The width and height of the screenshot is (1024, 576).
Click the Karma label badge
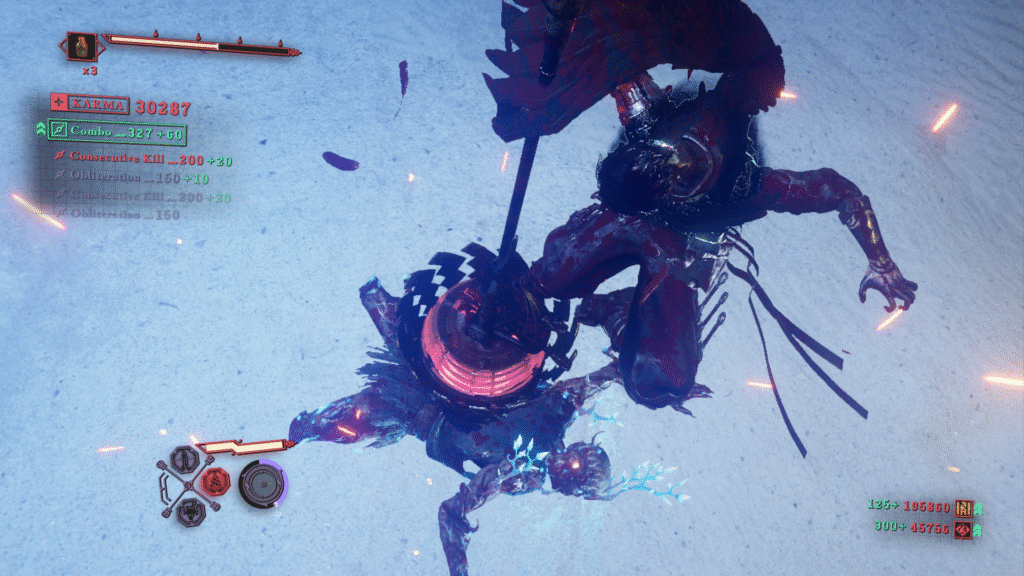pyautogui.click(x=98, y=104)
